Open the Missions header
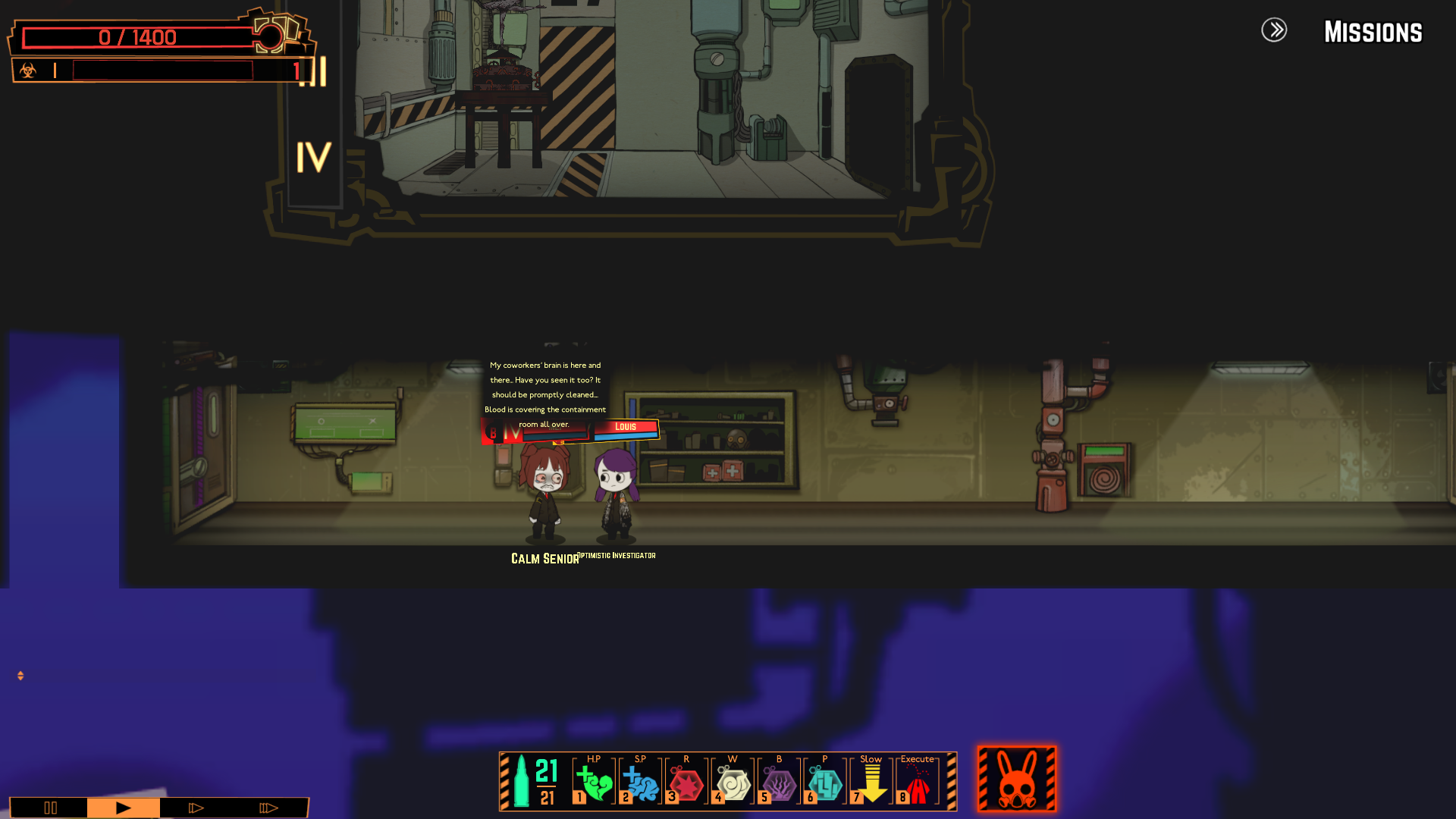The height and width of the screenshot is (819, 1456). tap(1373, 32)
